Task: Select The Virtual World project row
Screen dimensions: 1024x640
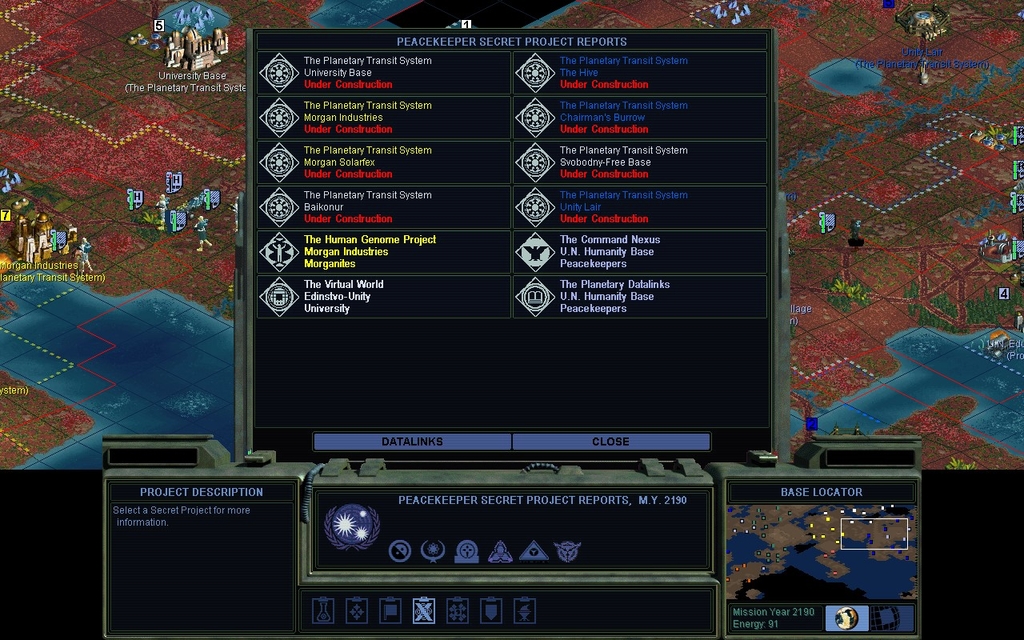Action: (x=384, y=297)
